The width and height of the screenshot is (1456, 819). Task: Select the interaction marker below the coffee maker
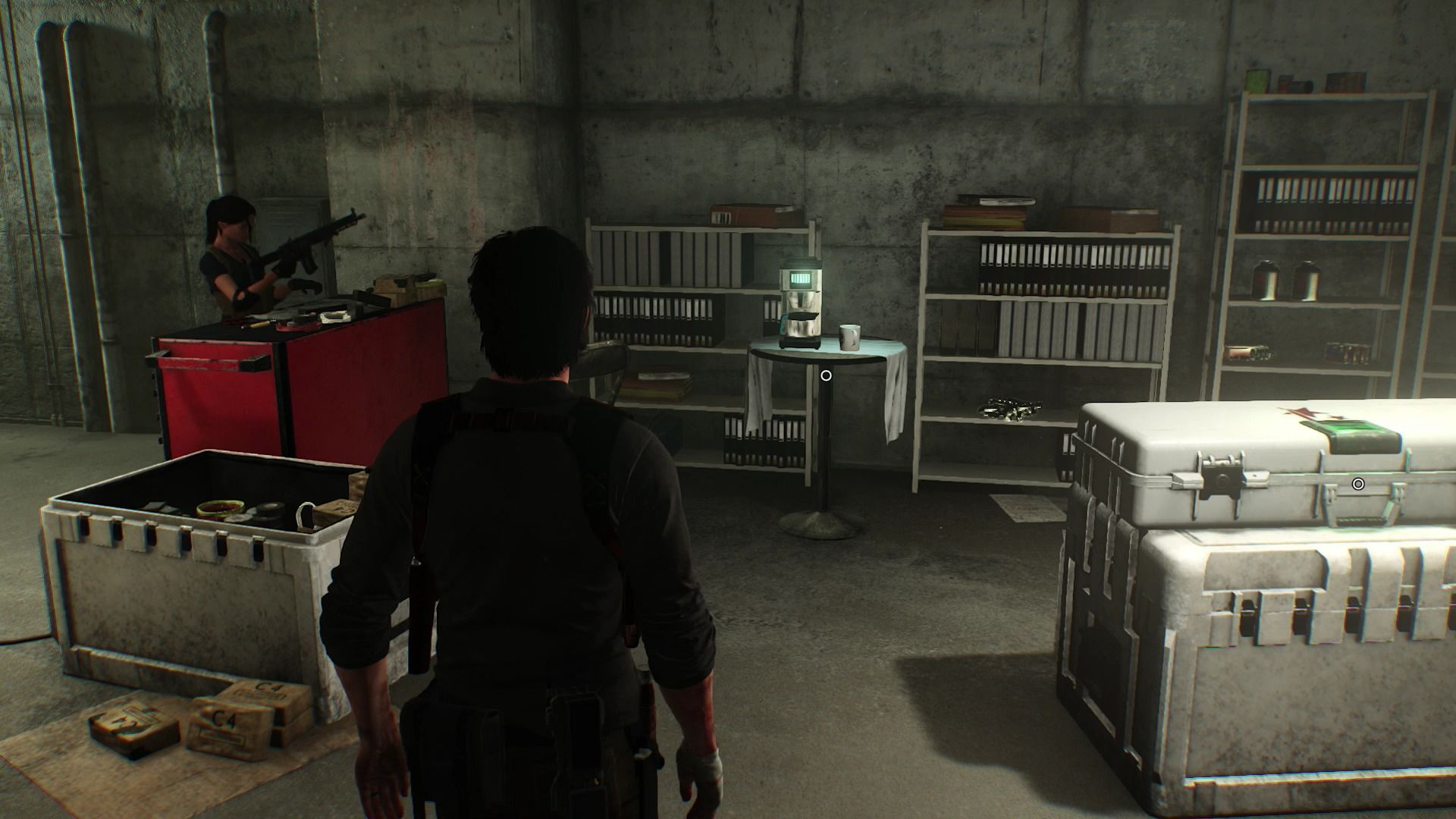tap(826, 375)
